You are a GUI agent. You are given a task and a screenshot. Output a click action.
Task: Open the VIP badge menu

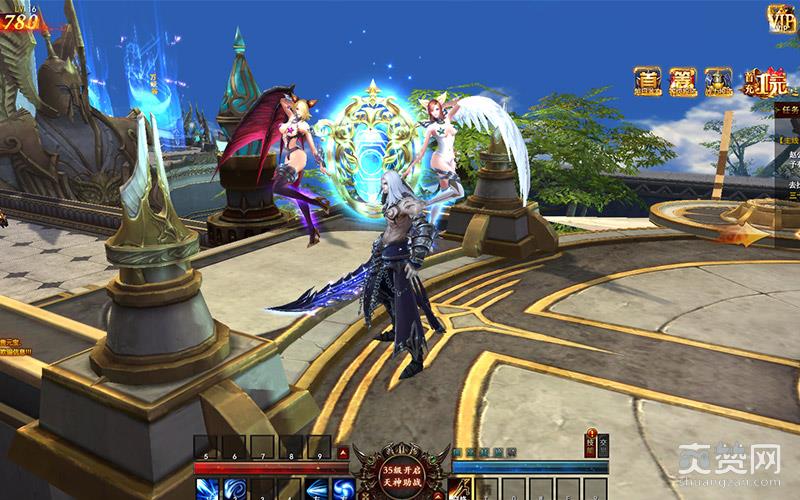[x=781, y=18]
